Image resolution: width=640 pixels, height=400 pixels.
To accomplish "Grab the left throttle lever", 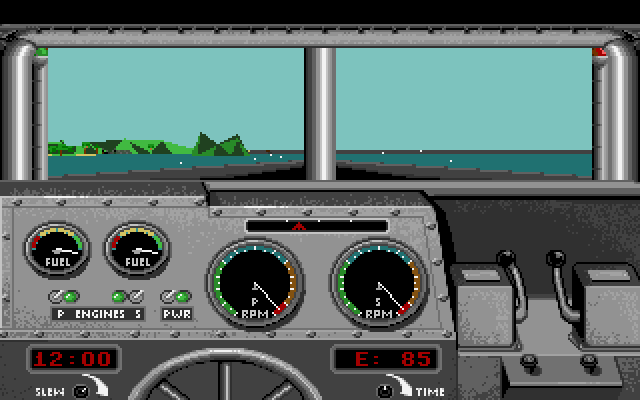I will (x=508, y=262).
